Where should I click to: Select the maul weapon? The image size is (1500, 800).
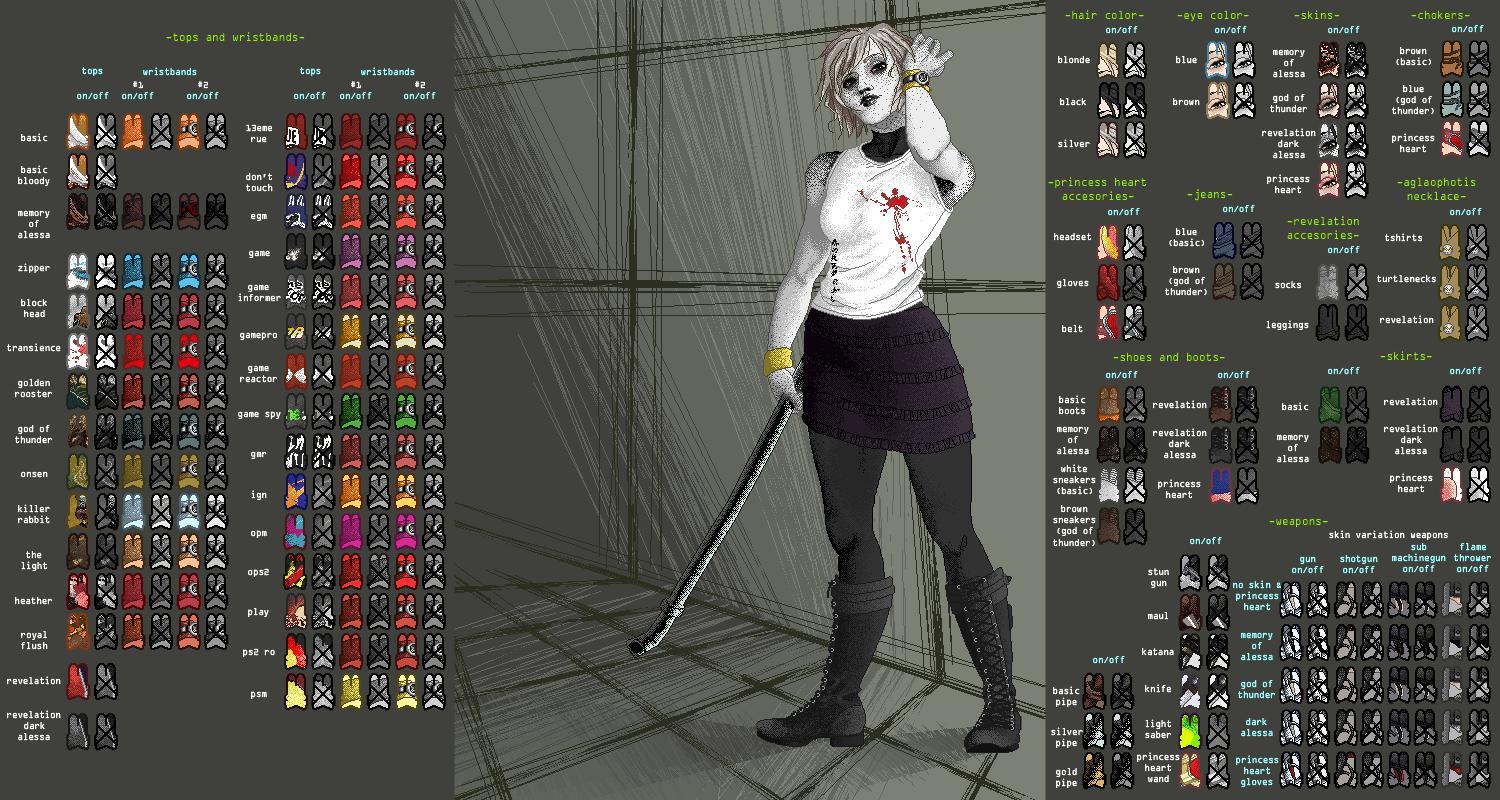[x=1190, y=611]
